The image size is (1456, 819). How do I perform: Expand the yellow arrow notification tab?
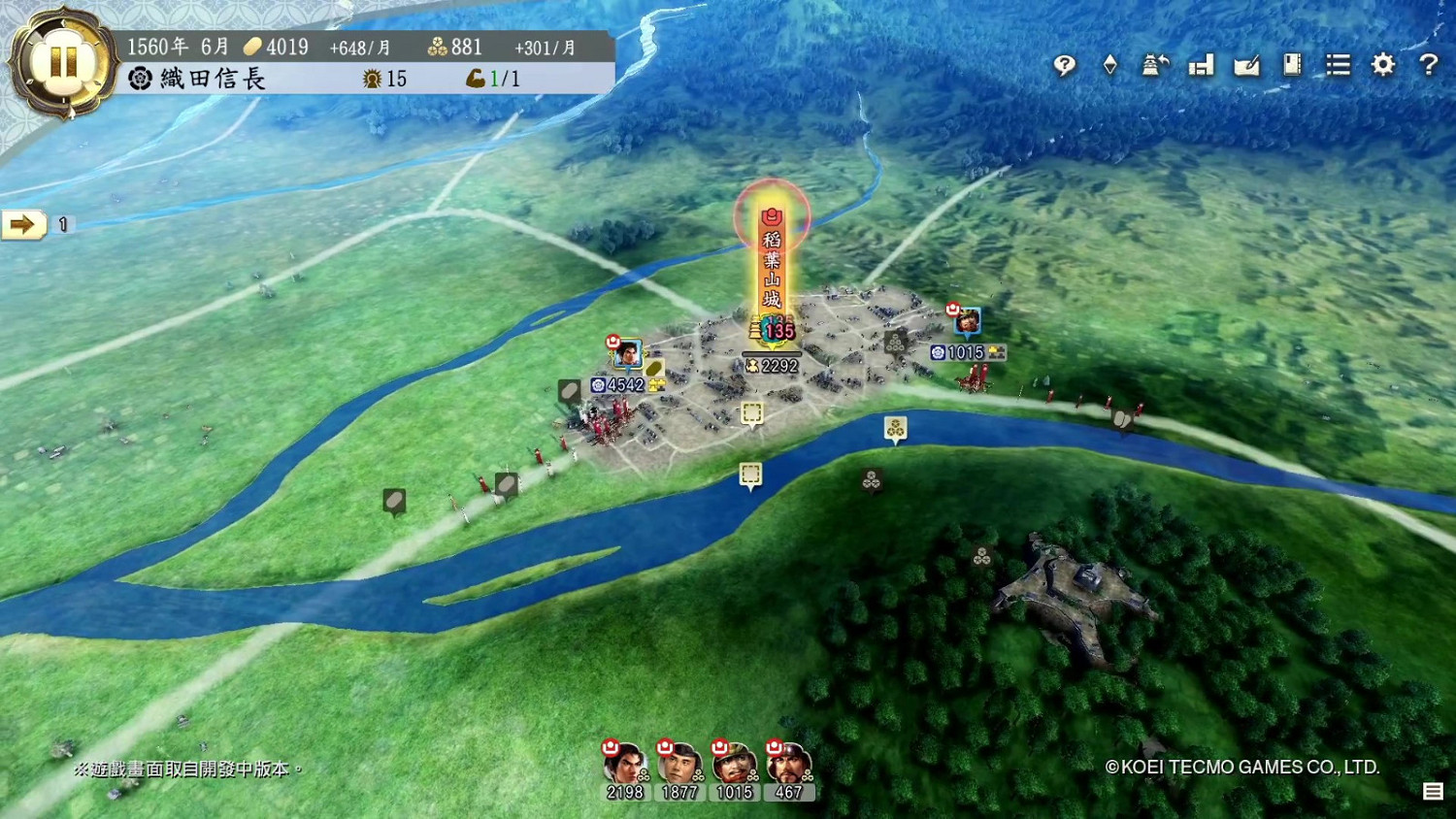tap(23, 225)
